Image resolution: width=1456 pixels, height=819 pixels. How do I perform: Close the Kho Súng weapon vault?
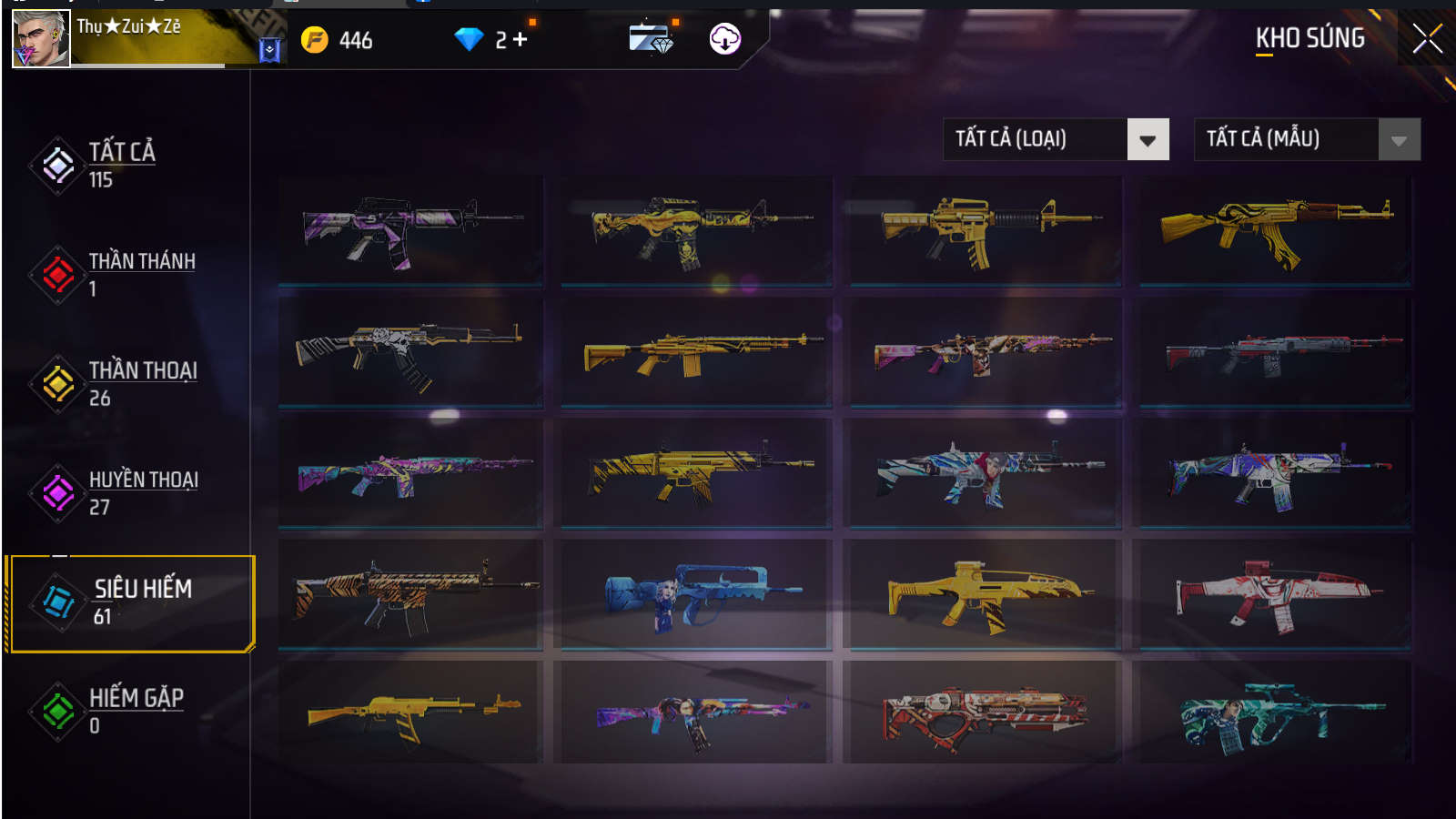tap(1426, 38)
